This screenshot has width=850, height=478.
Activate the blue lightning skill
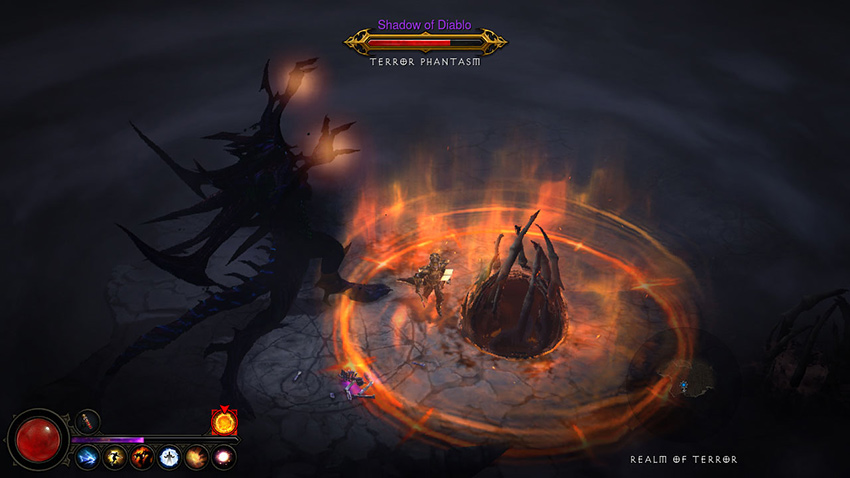click(86, 457)
